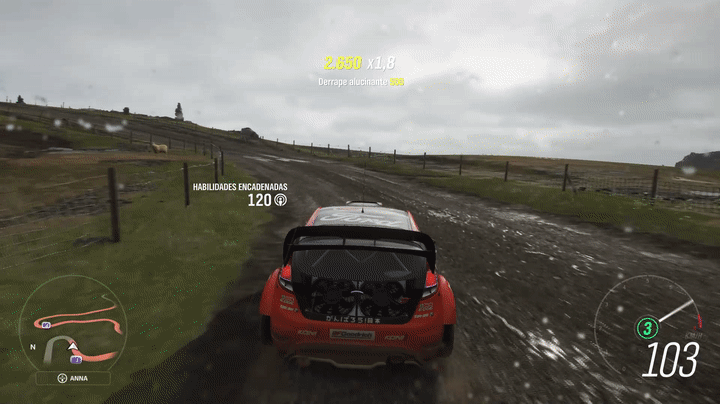Activate the ANNA assistant button
This screenshot has height=404, width=720.
pyautogui.click(x=73, y=379)
